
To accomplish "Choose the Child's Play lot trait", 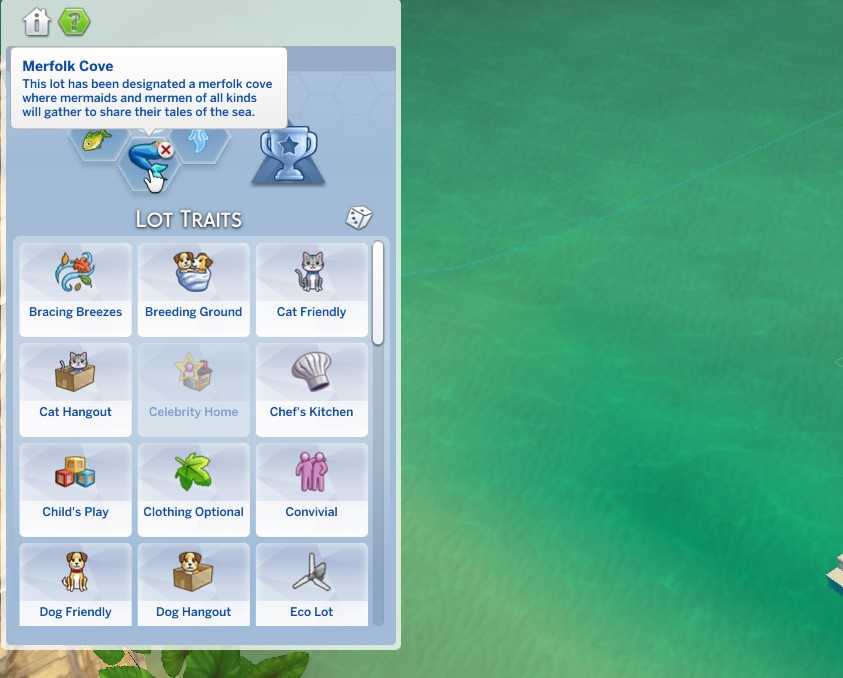I will point(76,489).
